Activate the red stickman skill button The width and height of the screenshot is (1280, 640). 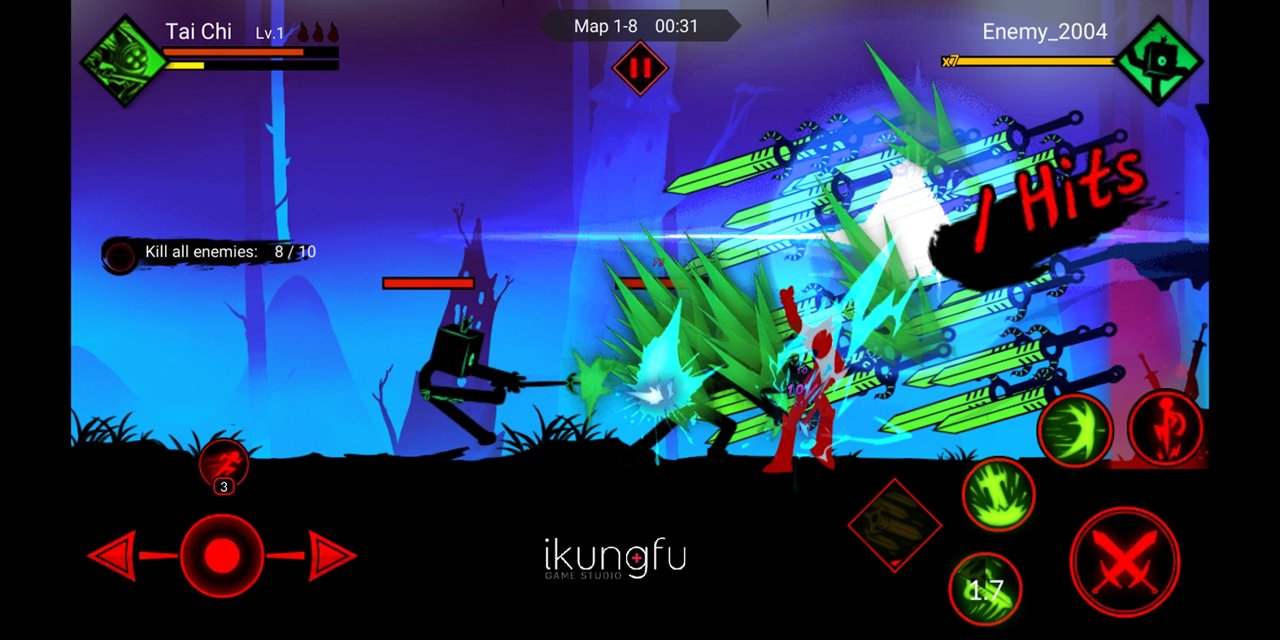[x=1165, y=428]
